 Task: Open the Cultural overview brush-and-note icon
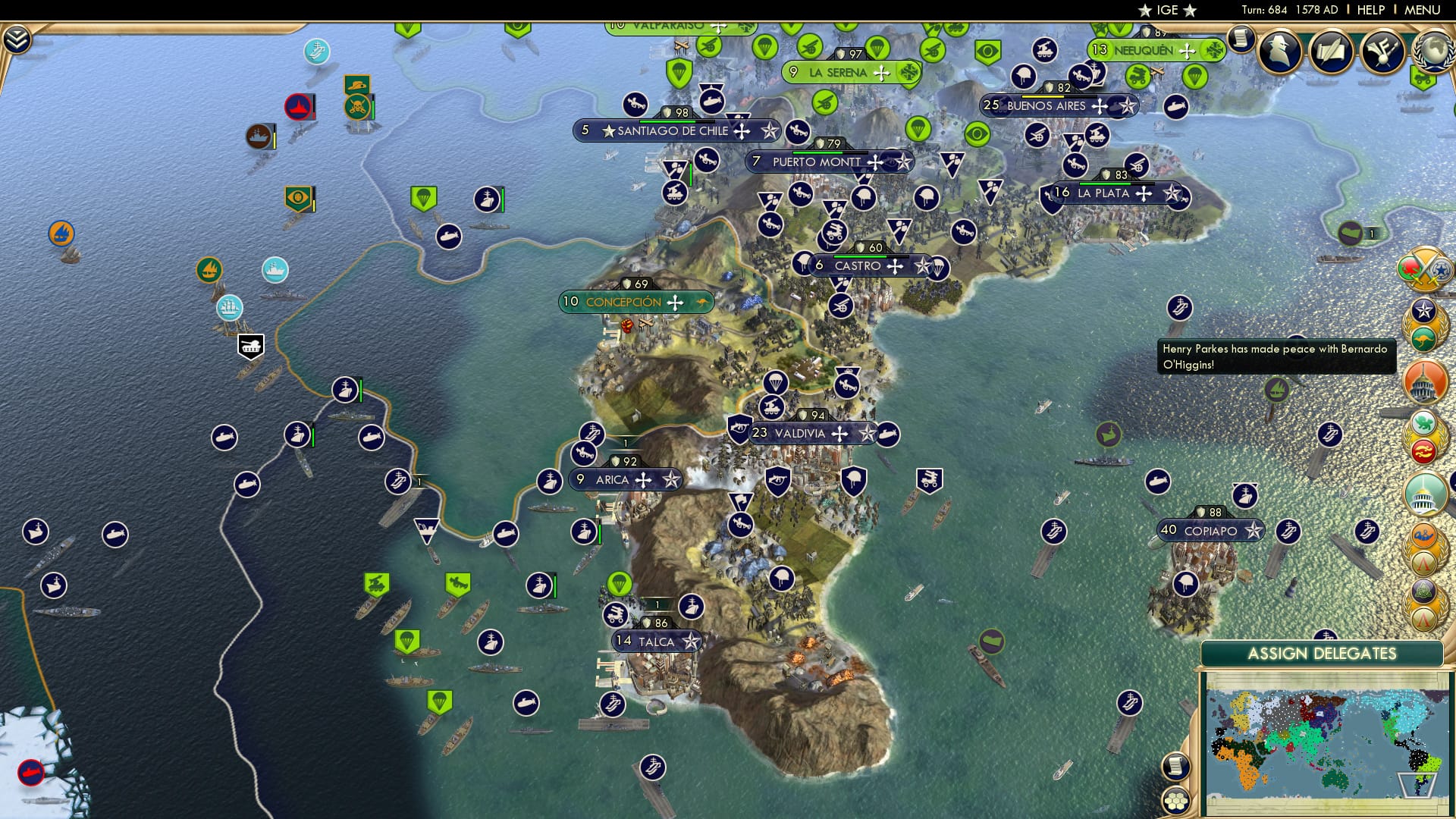click(x=1382, y=51)
